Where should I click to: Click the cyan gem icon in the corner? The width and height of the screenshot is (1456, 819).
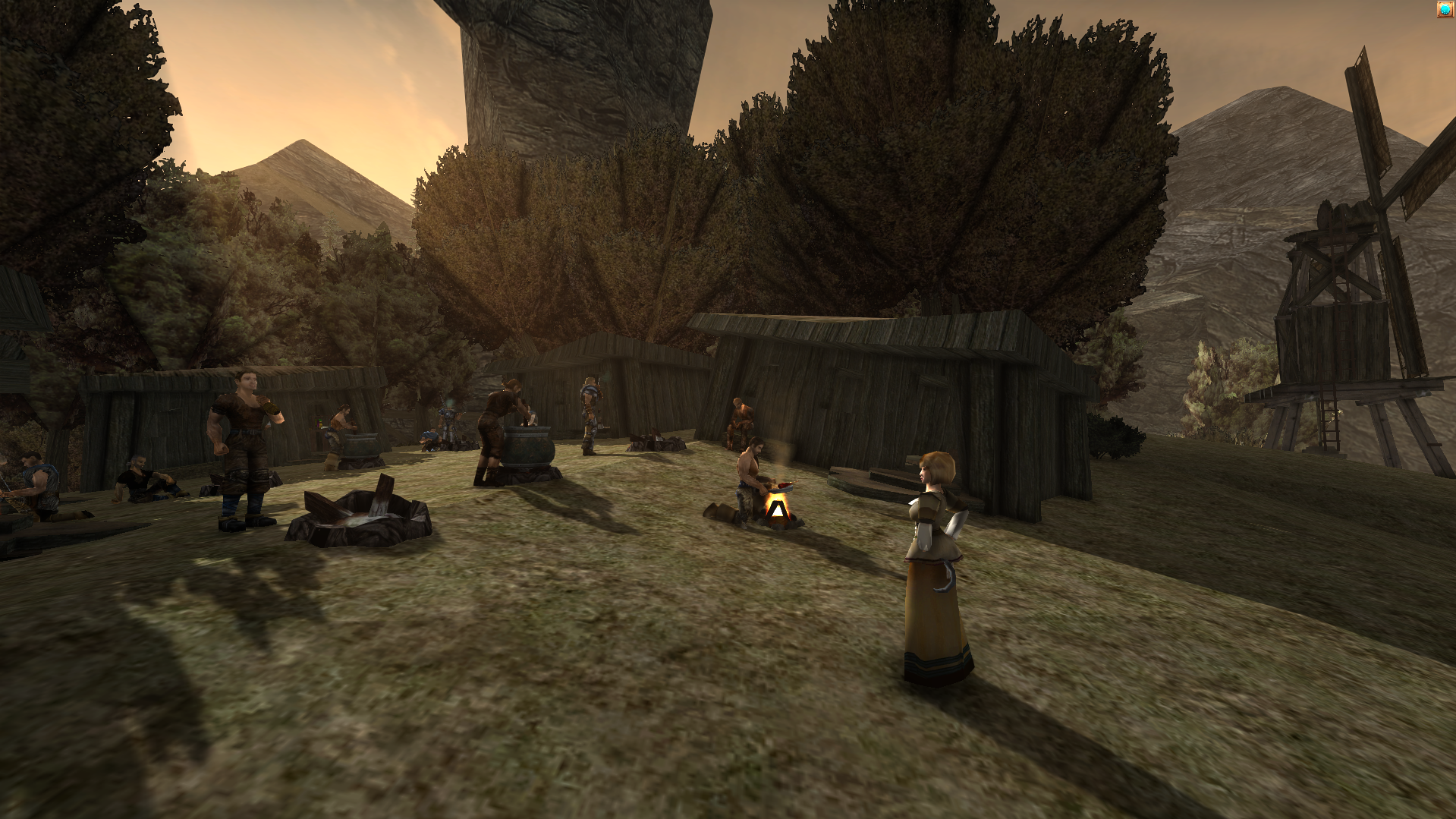(1445, 9)
